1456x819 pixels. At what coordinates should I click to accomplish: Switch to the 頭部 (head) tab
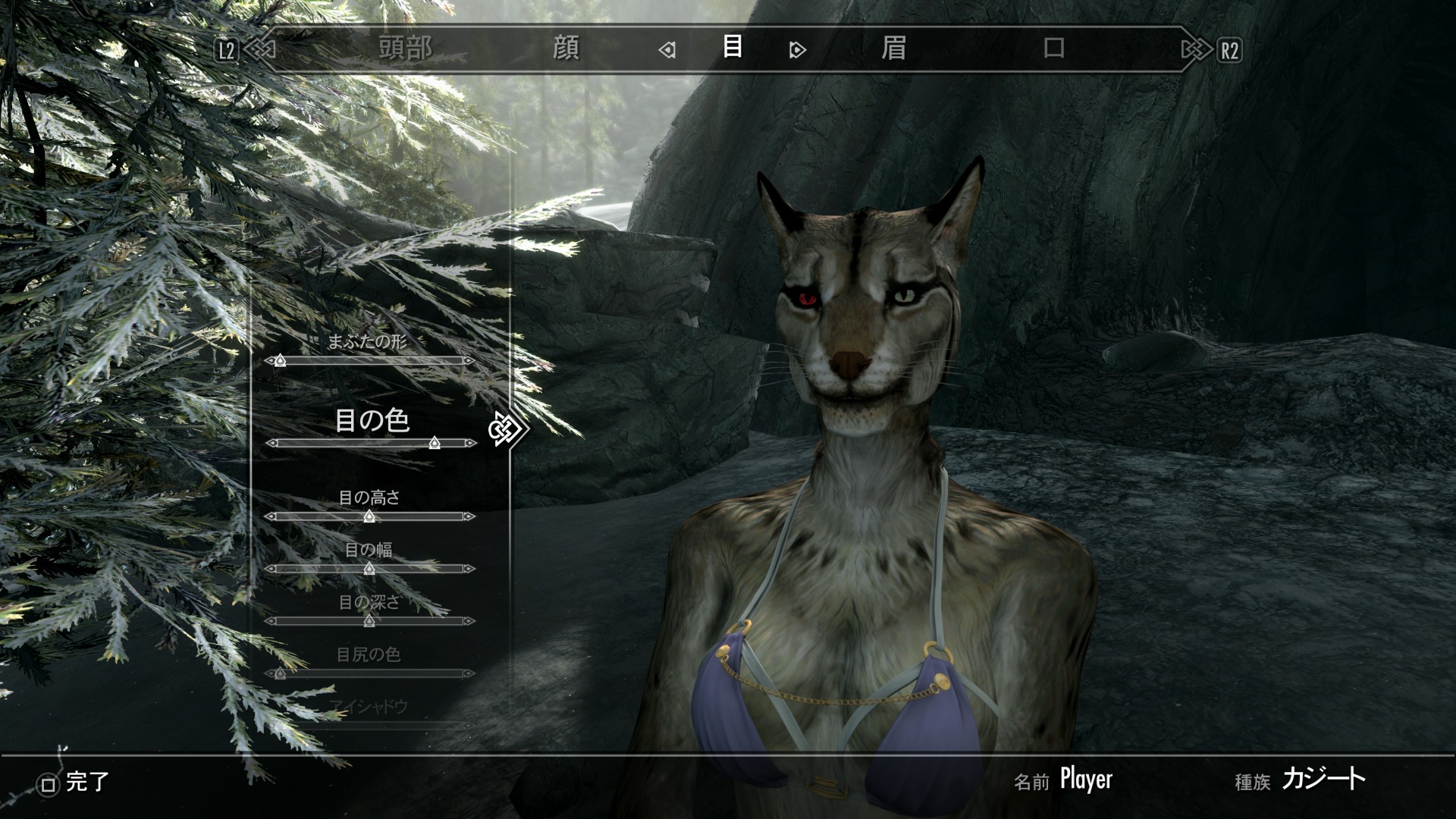[405, 49]
